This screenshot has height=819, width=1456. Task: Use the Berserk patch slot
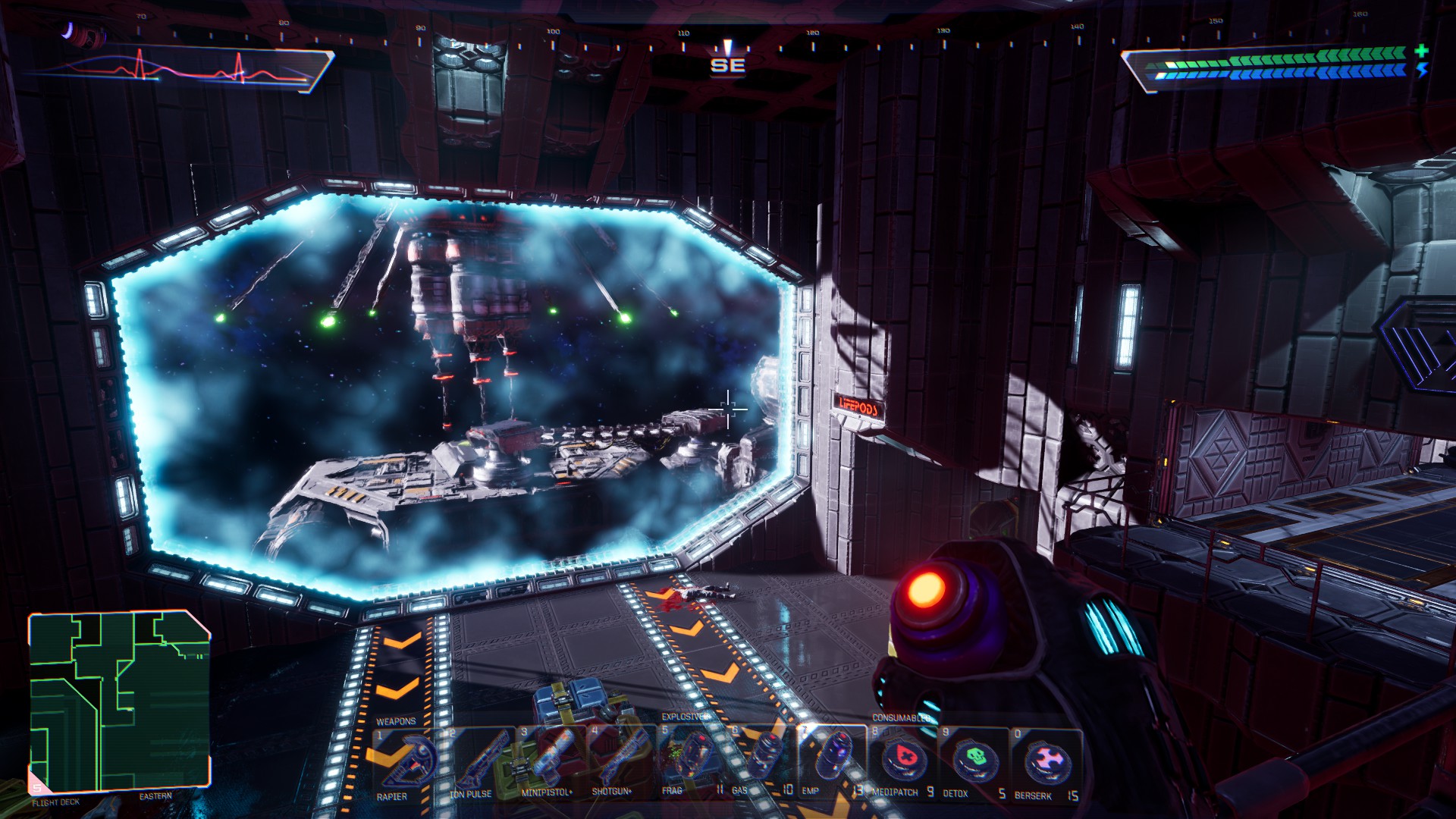1046,761
